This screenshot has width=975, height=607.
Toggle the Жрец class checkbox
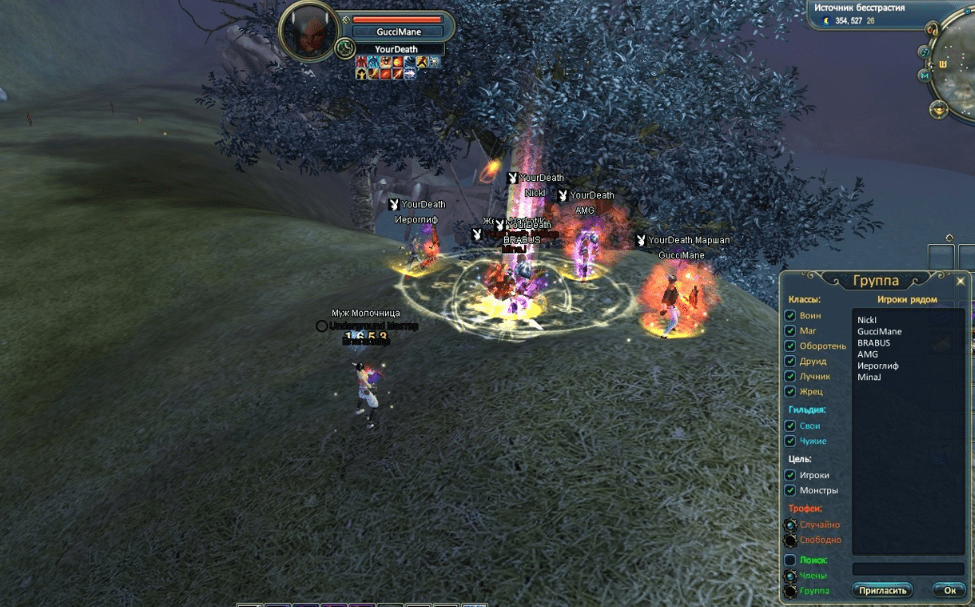coord(790,391)
